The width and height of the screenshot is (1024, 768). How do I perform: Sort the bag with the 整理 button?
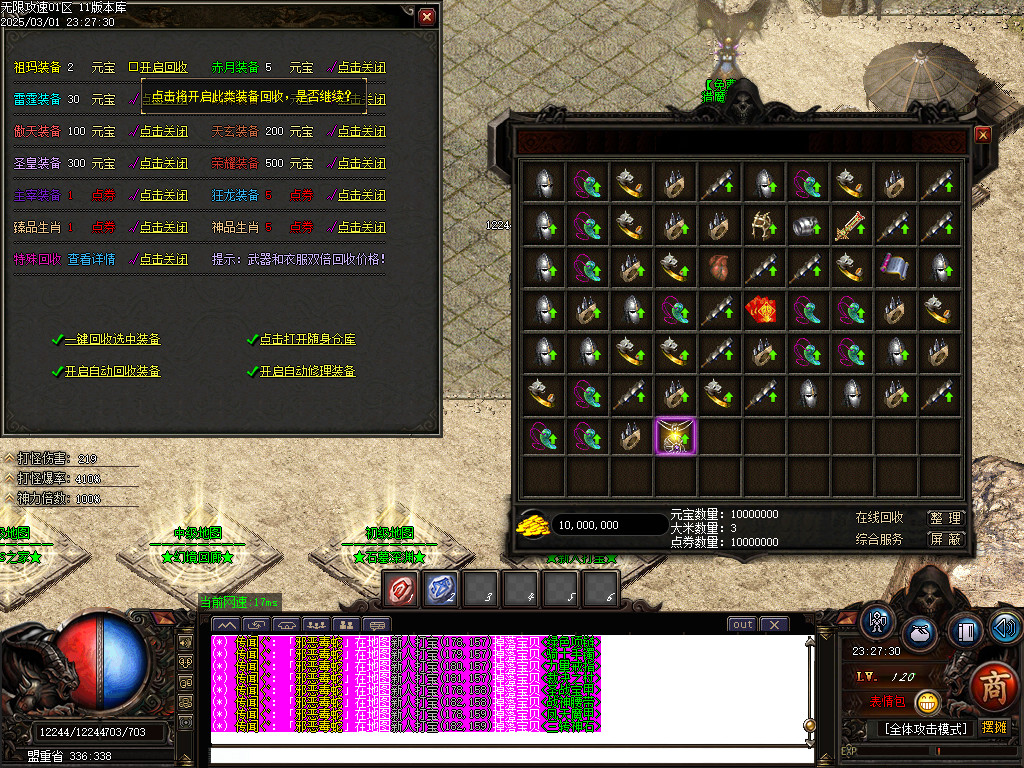[945, 518]
